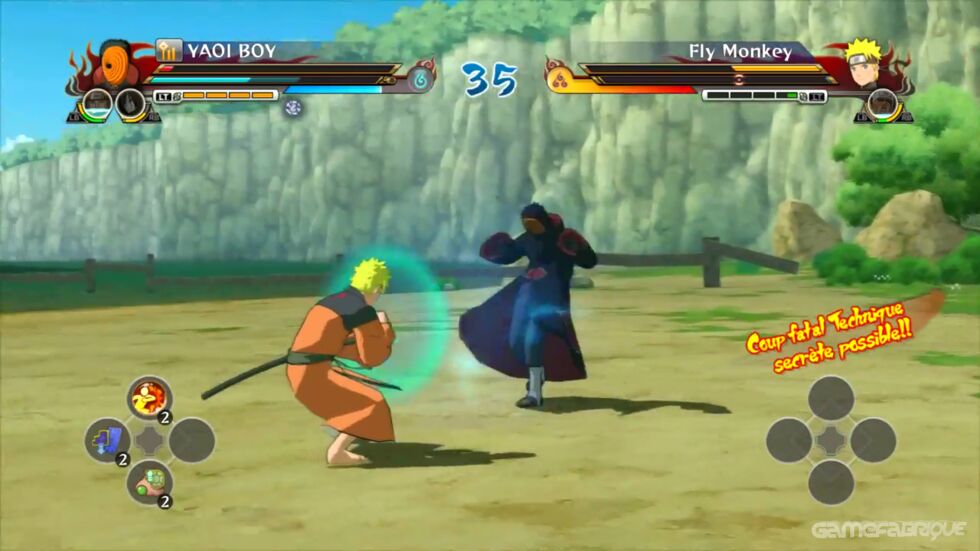This screenshot has width=980, height=551.
Task: Click the blue swirl chakra emblem
Action: point(420,77)
